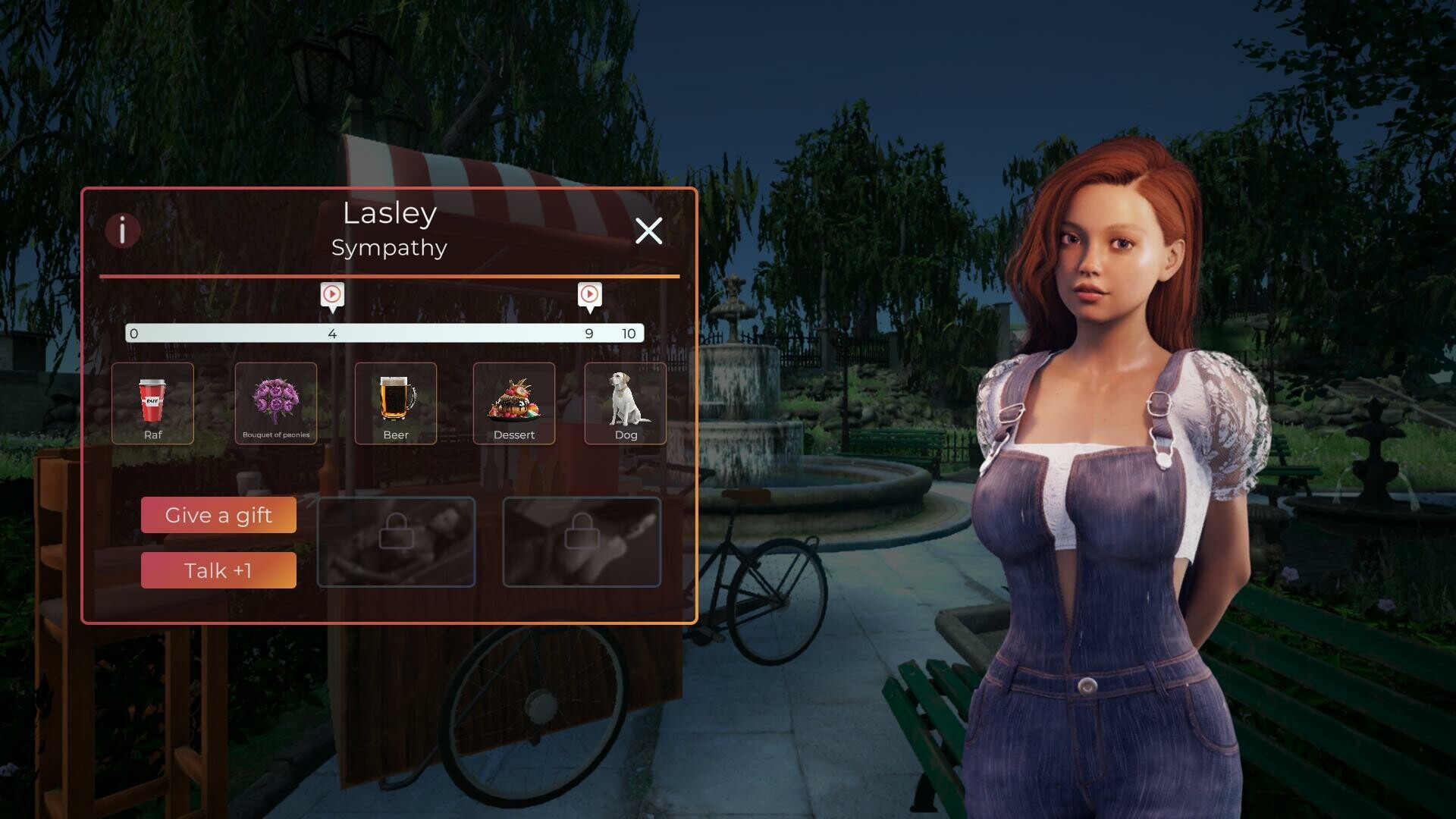Click the number 0 on the sympathy scale
This screenshot has width=1456, height=819.
(133, 333)
